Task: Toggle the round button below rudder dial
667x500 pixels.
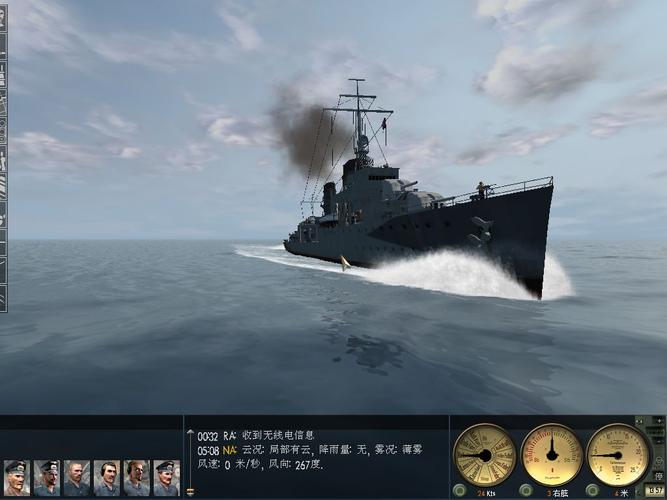Action: click(x=527, y=491)
